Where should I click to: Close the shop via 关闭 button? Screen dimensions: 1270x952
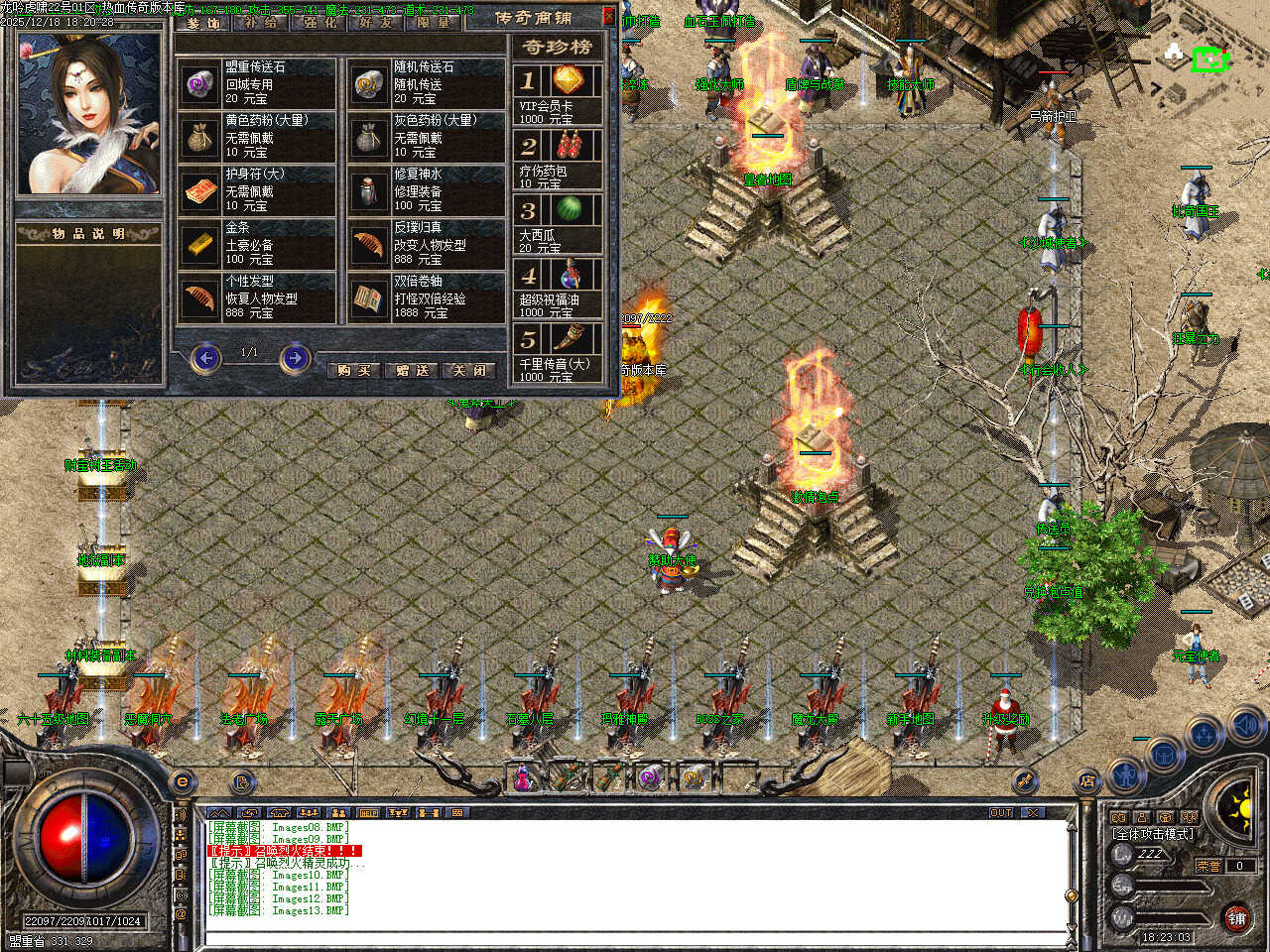pyautogui.click(x=469, y=370)
